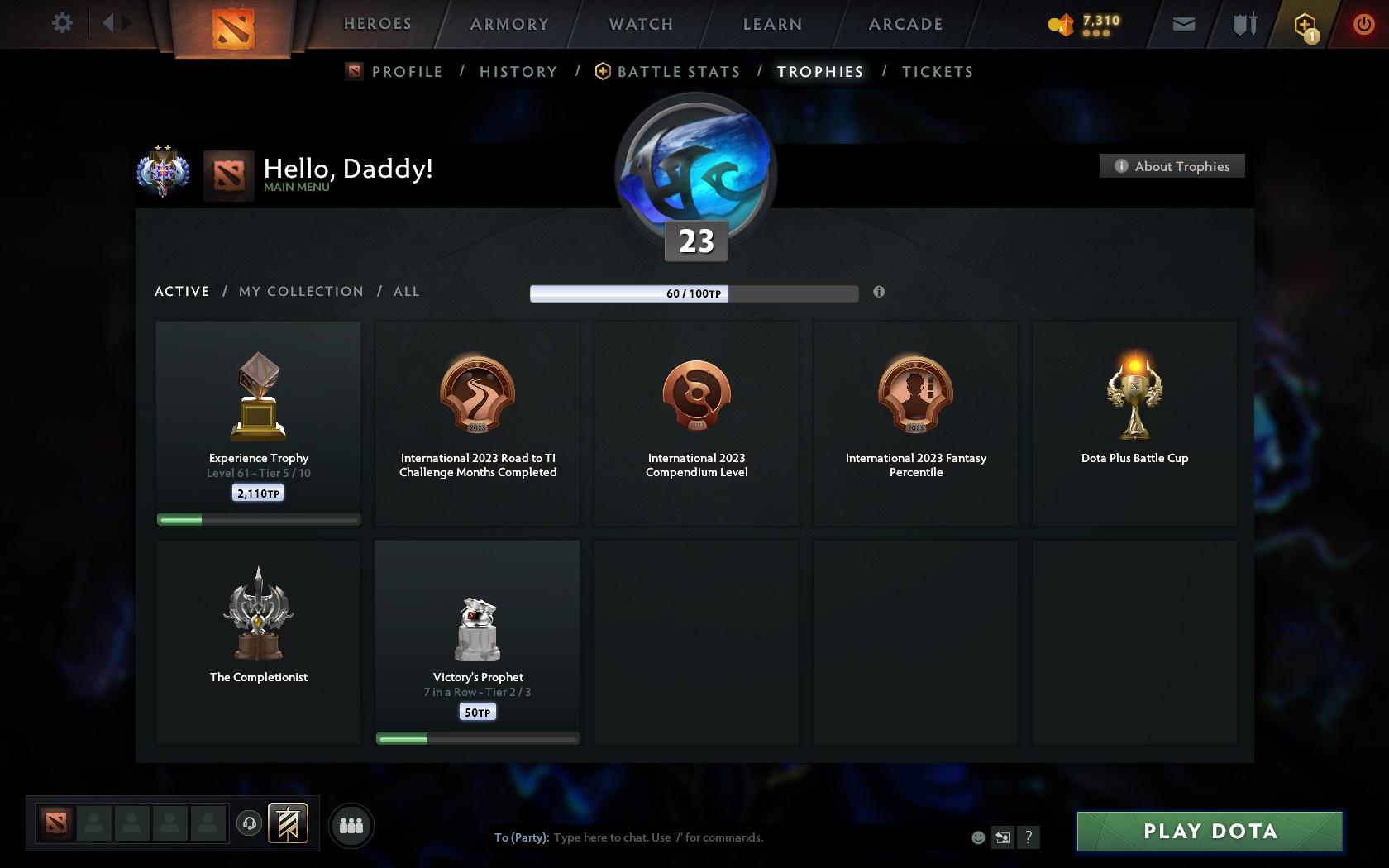Click the power button to exit Dota
The height and width of the screenshot is (868, 1389).
tap(1364, 22)
